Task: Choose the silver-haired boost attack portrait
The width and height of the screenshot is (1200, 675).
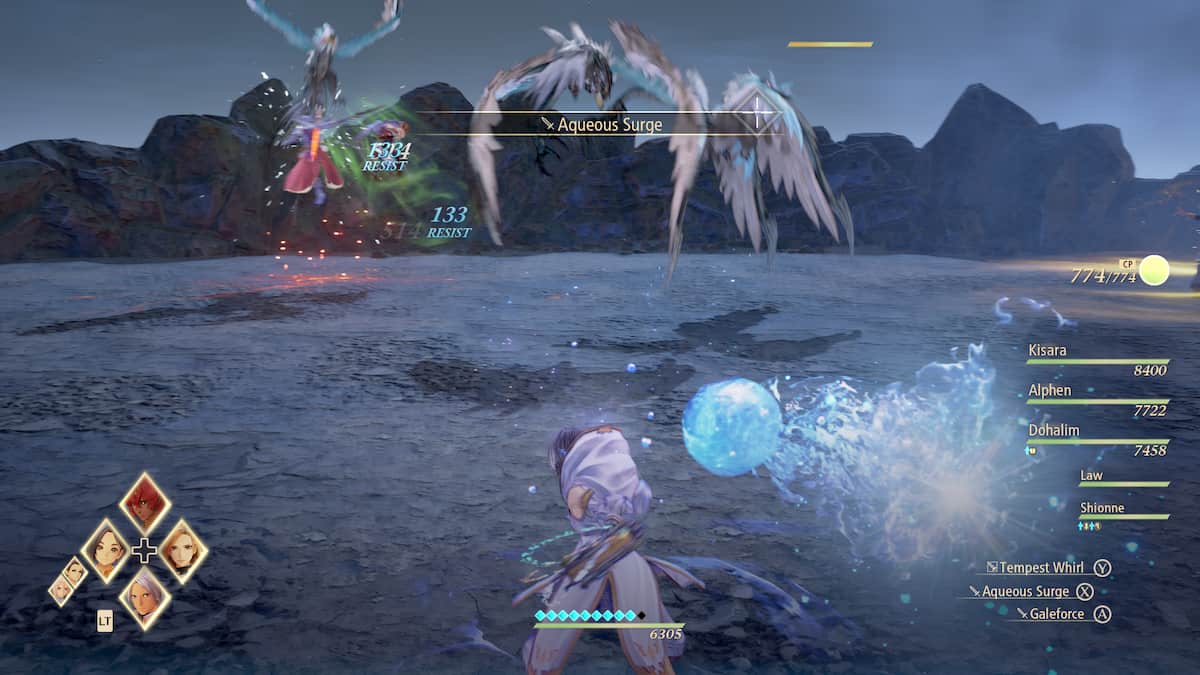Action: pyautogui.click(x=145, y=597)
